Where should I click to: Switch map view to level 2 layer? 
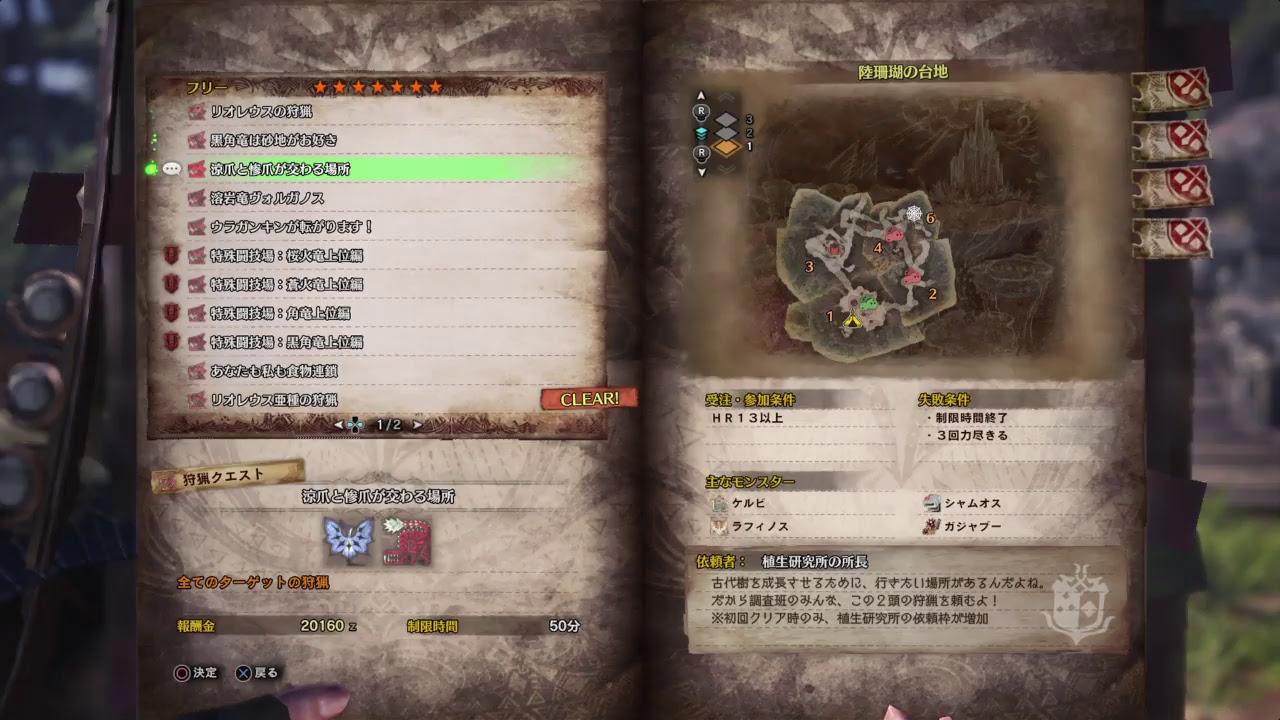pos(725,133)
